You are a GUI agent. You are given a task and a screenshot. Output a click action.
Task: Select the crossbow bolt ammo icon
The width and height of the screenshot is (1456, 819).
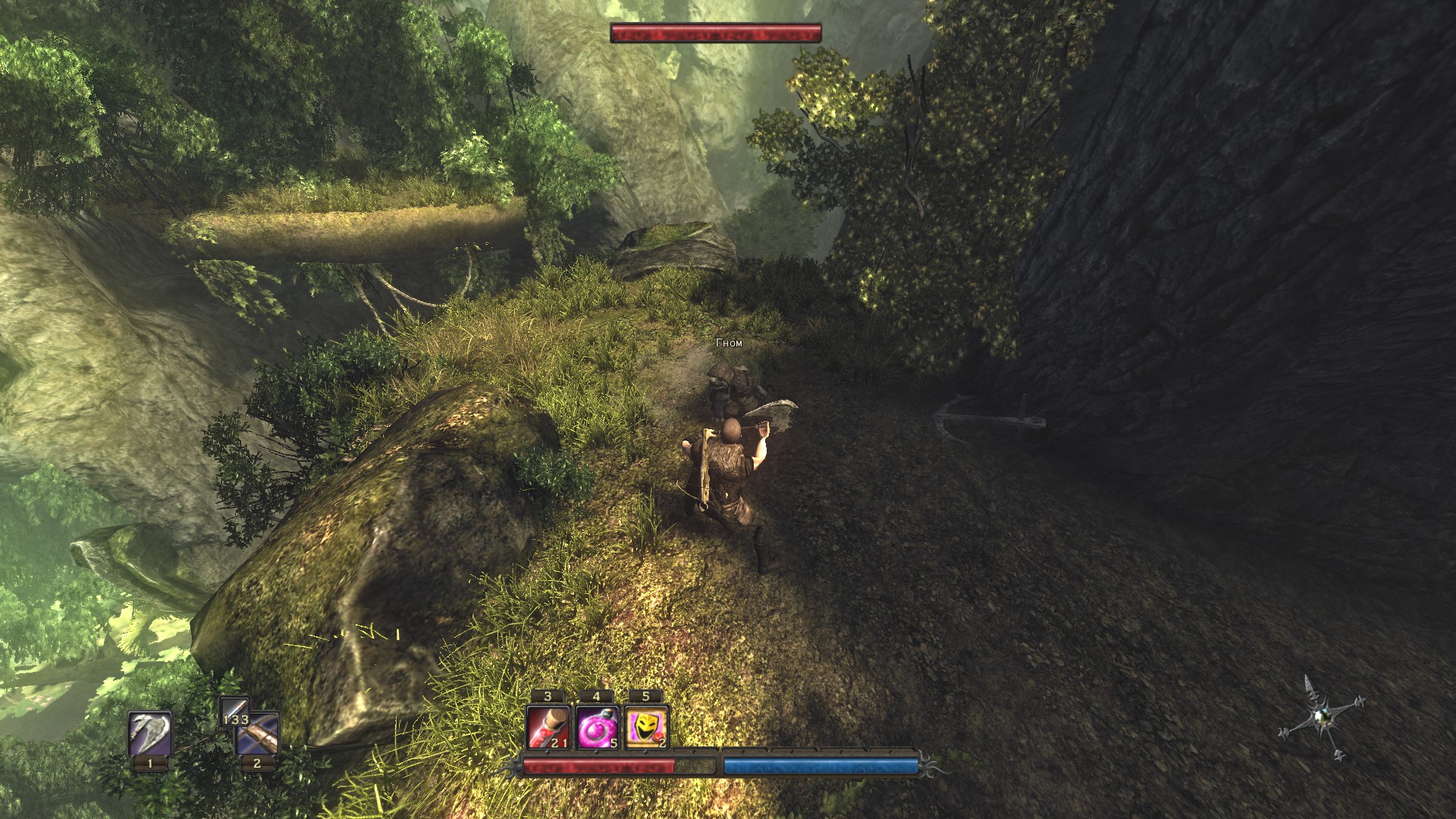[x=234, y=711]
